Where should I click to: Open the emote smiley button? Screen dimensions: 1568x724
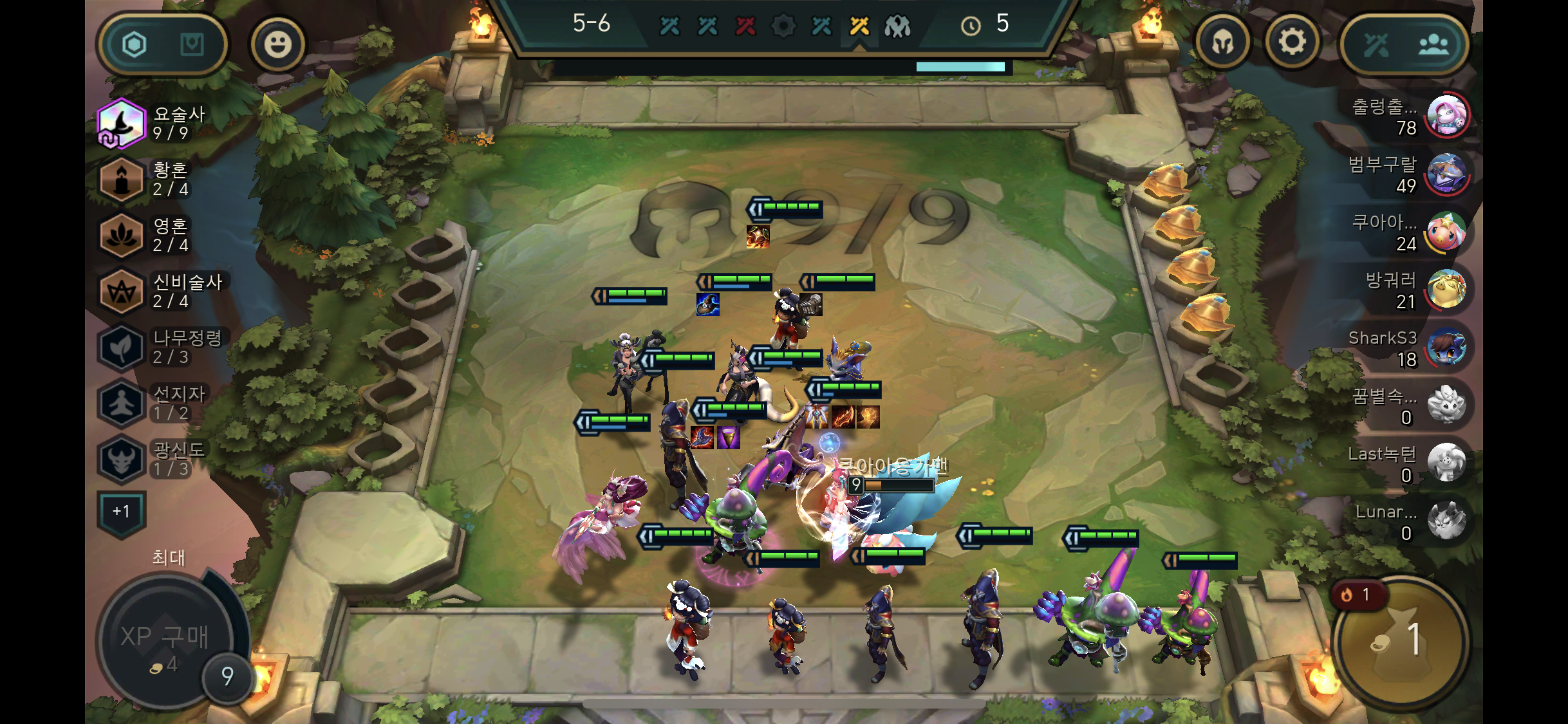coord(277,44)
